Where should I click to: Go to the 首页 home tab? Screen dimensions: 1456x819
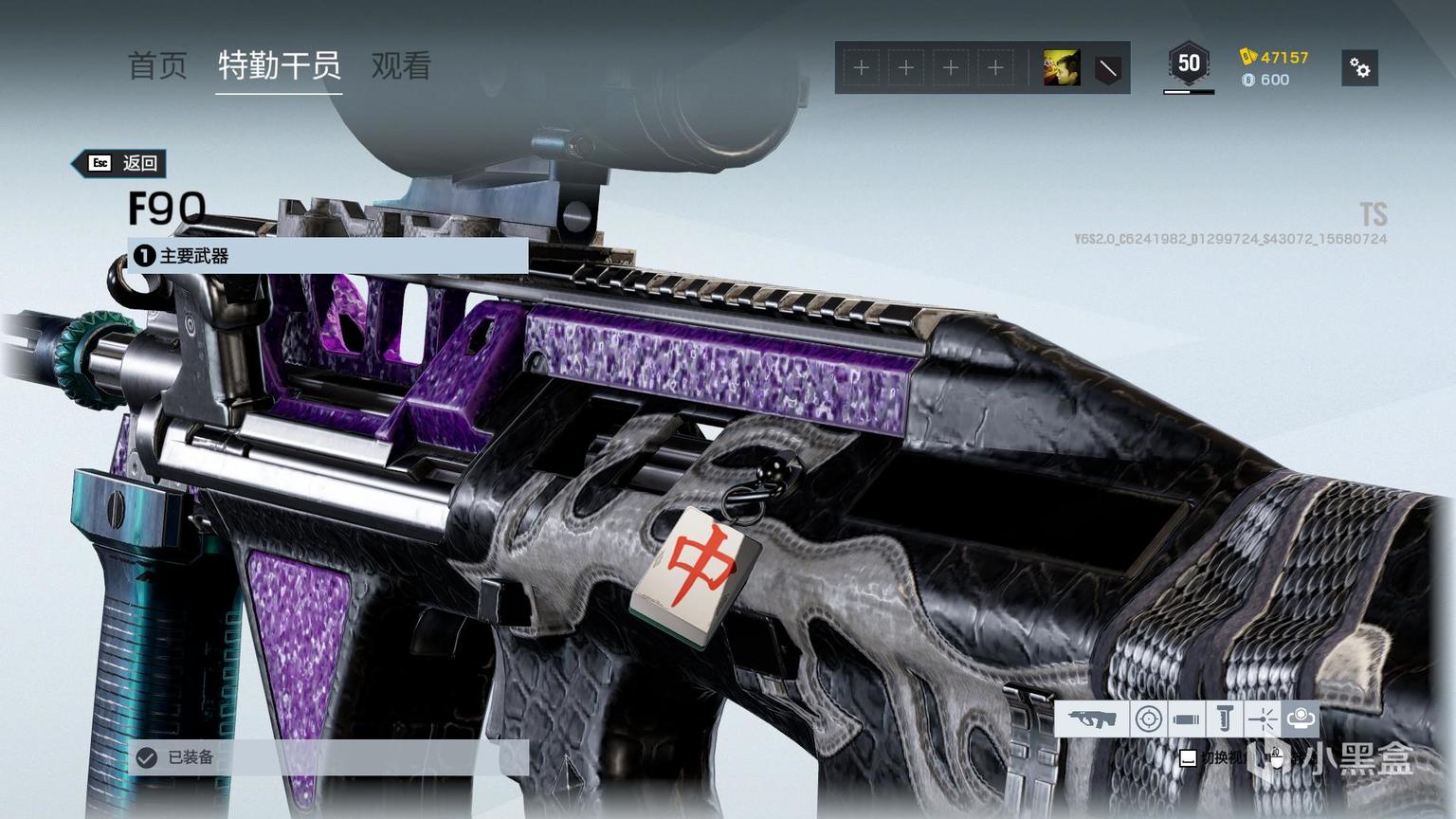[x=157, y=65]
